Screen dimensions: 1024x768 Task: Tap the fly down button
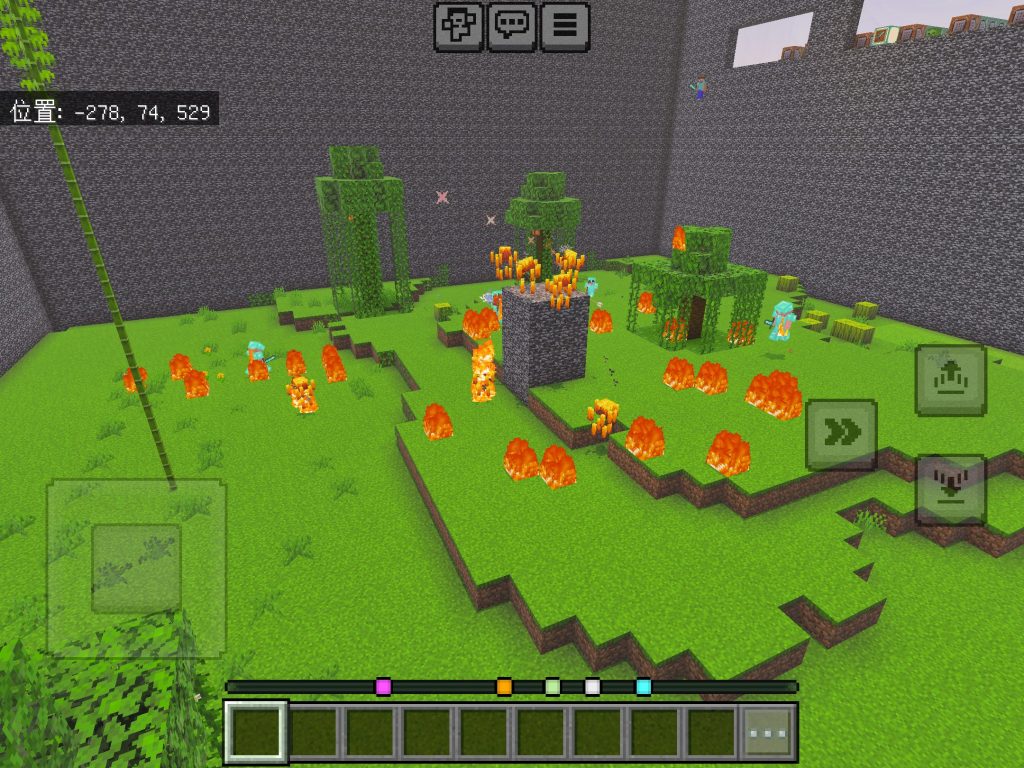click(951, 490)
